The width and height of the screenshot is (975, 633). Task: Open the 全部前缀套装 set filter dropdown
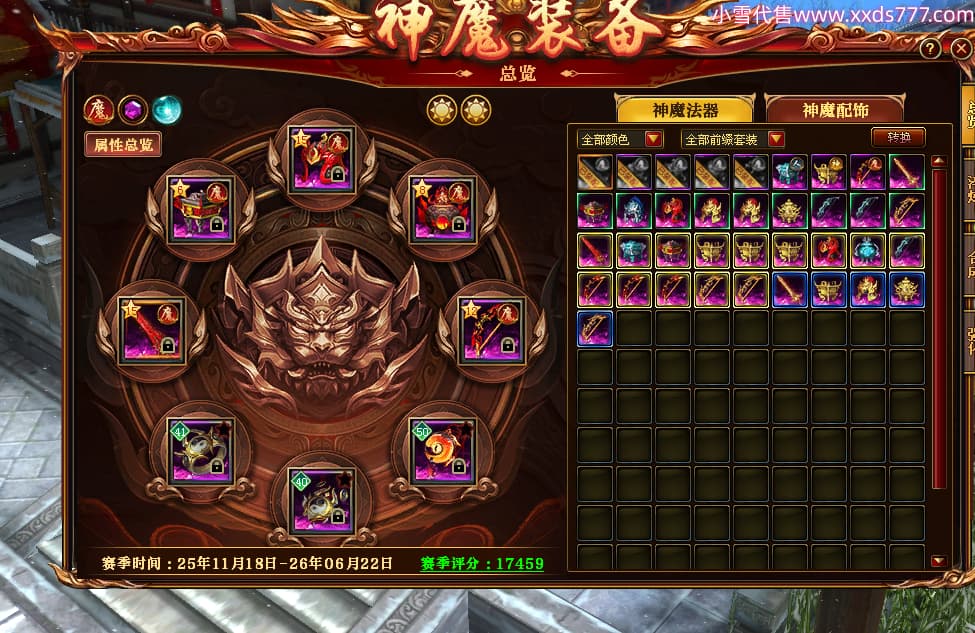732,139
